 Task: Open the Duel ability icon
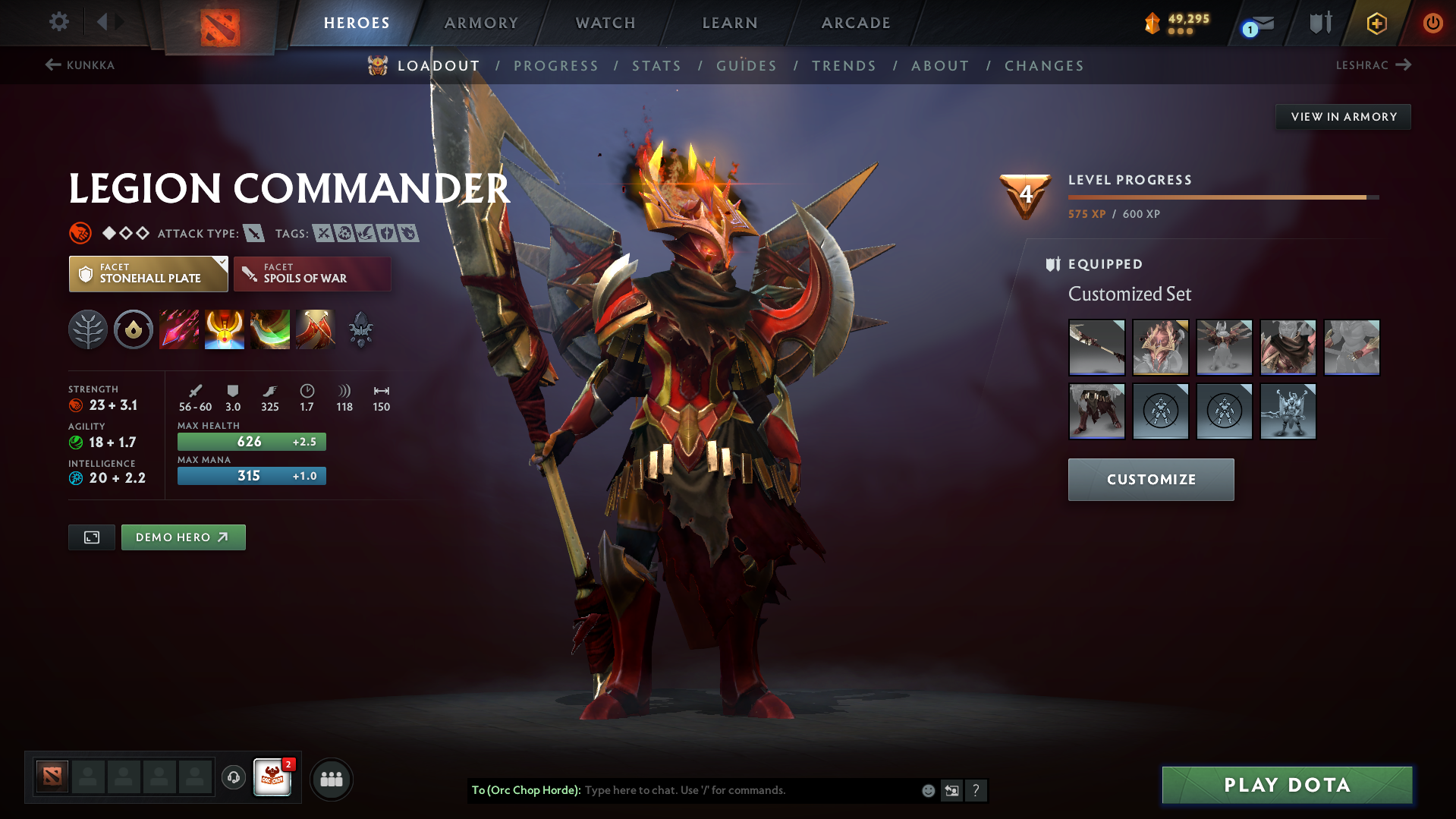(x=316, y=329)
